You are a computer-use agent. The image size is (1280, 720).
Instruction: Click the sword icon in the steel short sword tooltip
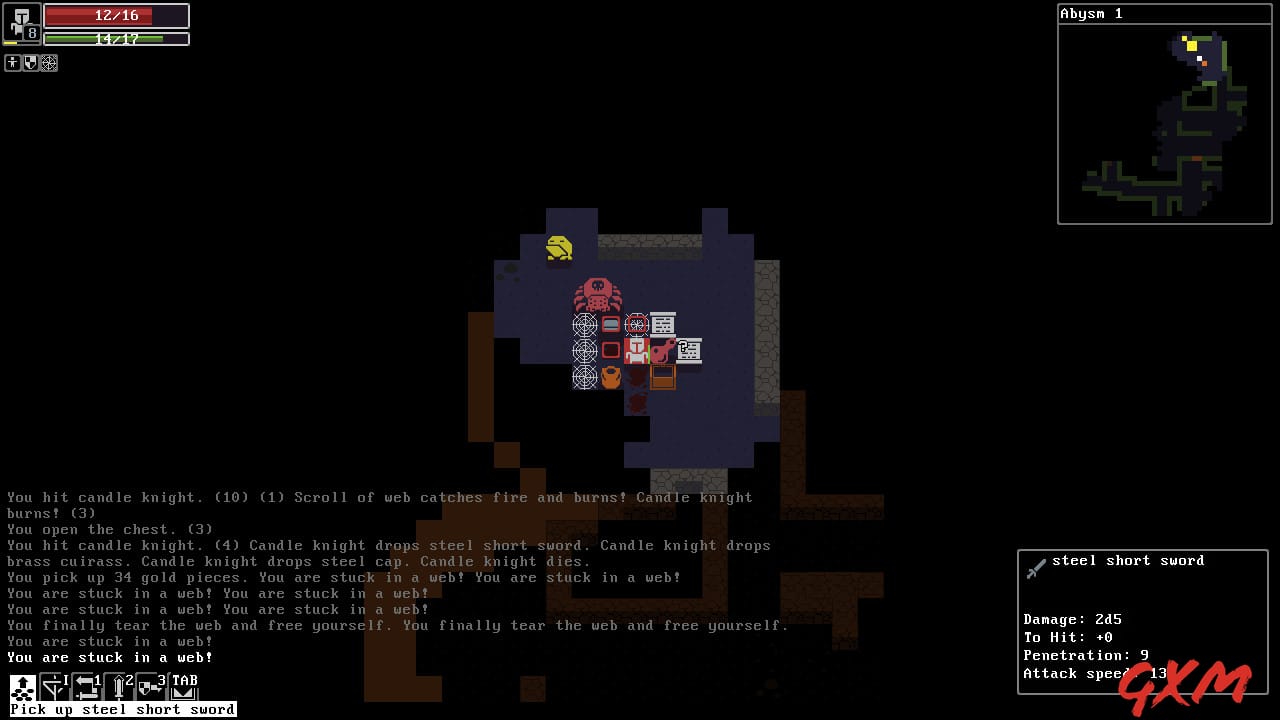(x=1036, y=567)
